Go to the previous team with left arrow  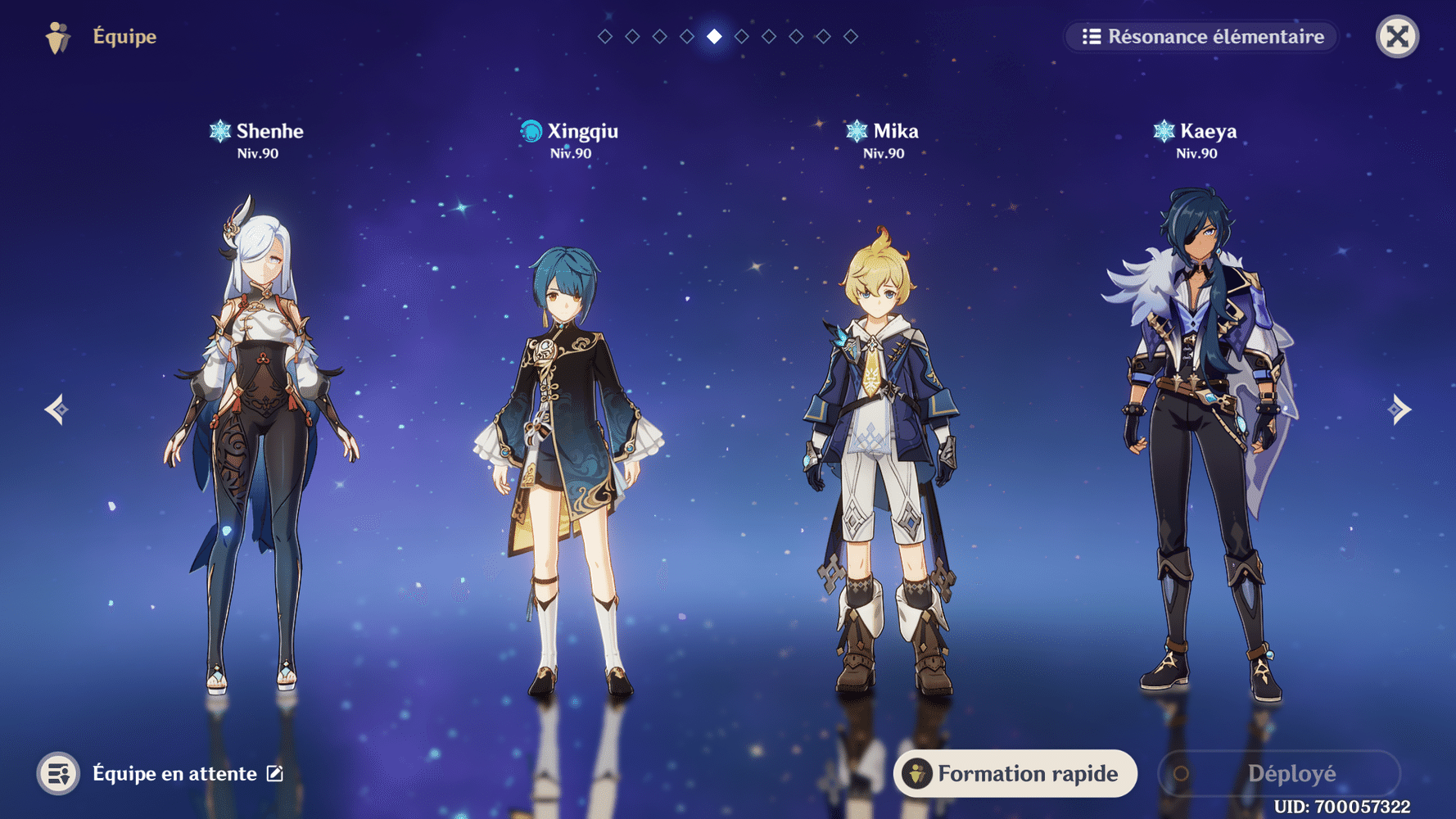tap(57, 409)
